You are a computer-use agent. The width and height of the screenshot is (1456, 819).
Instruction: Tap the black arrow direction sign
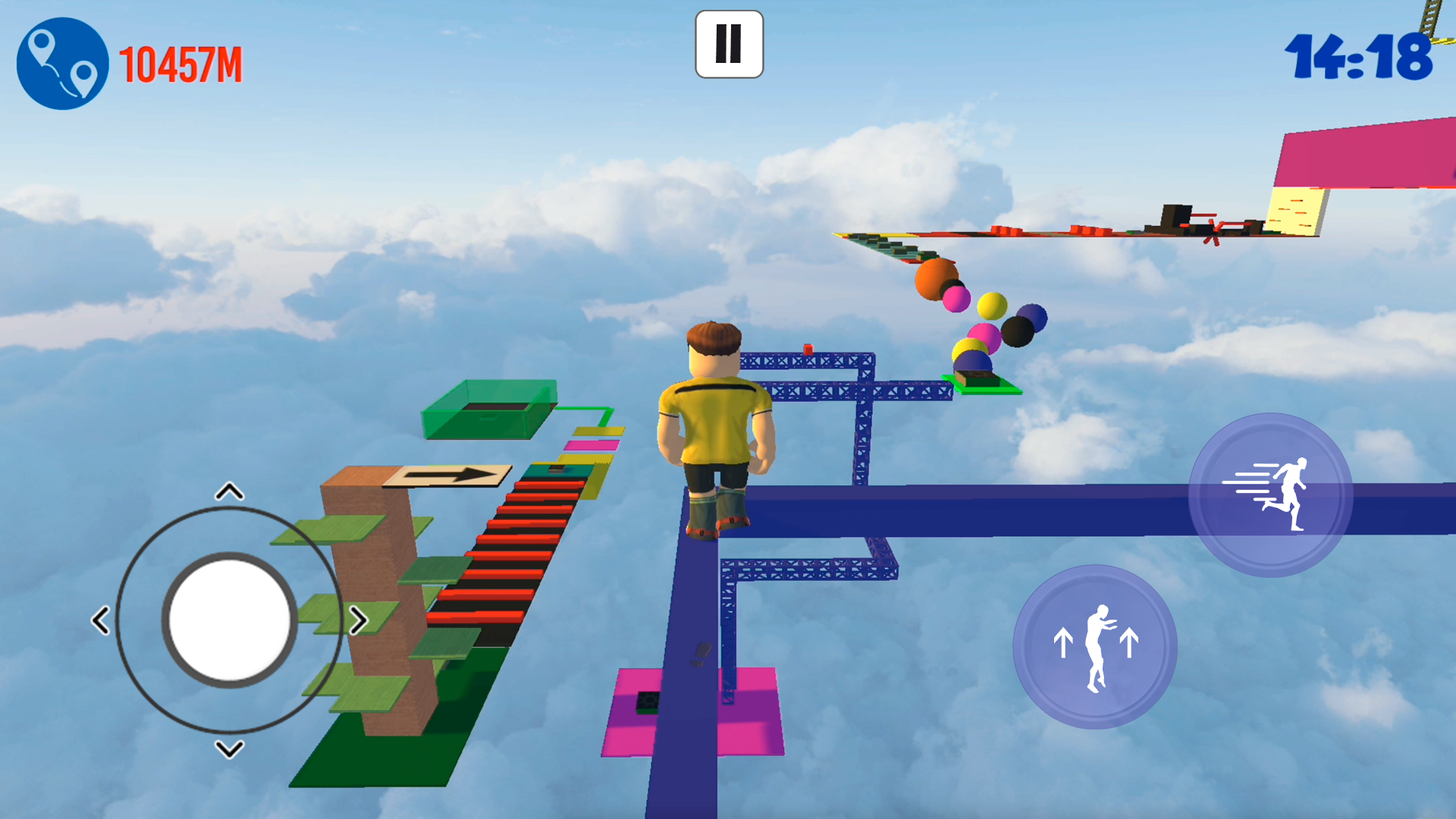447,475
